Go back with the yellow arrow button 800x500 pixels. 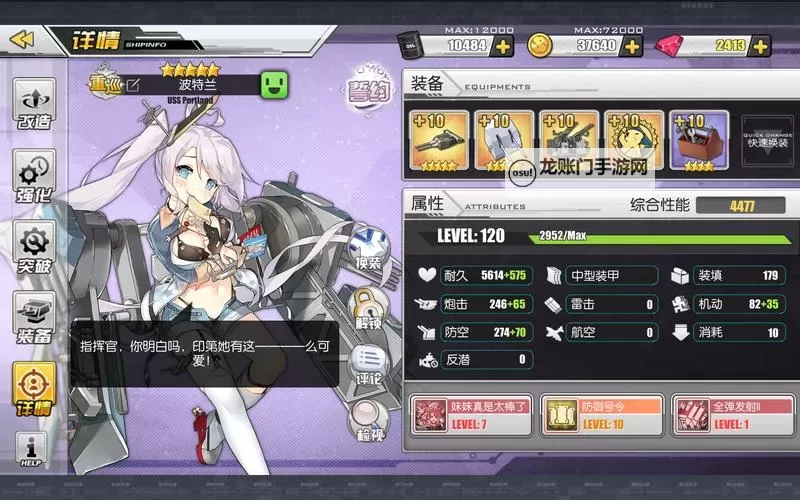coord(22,40)
